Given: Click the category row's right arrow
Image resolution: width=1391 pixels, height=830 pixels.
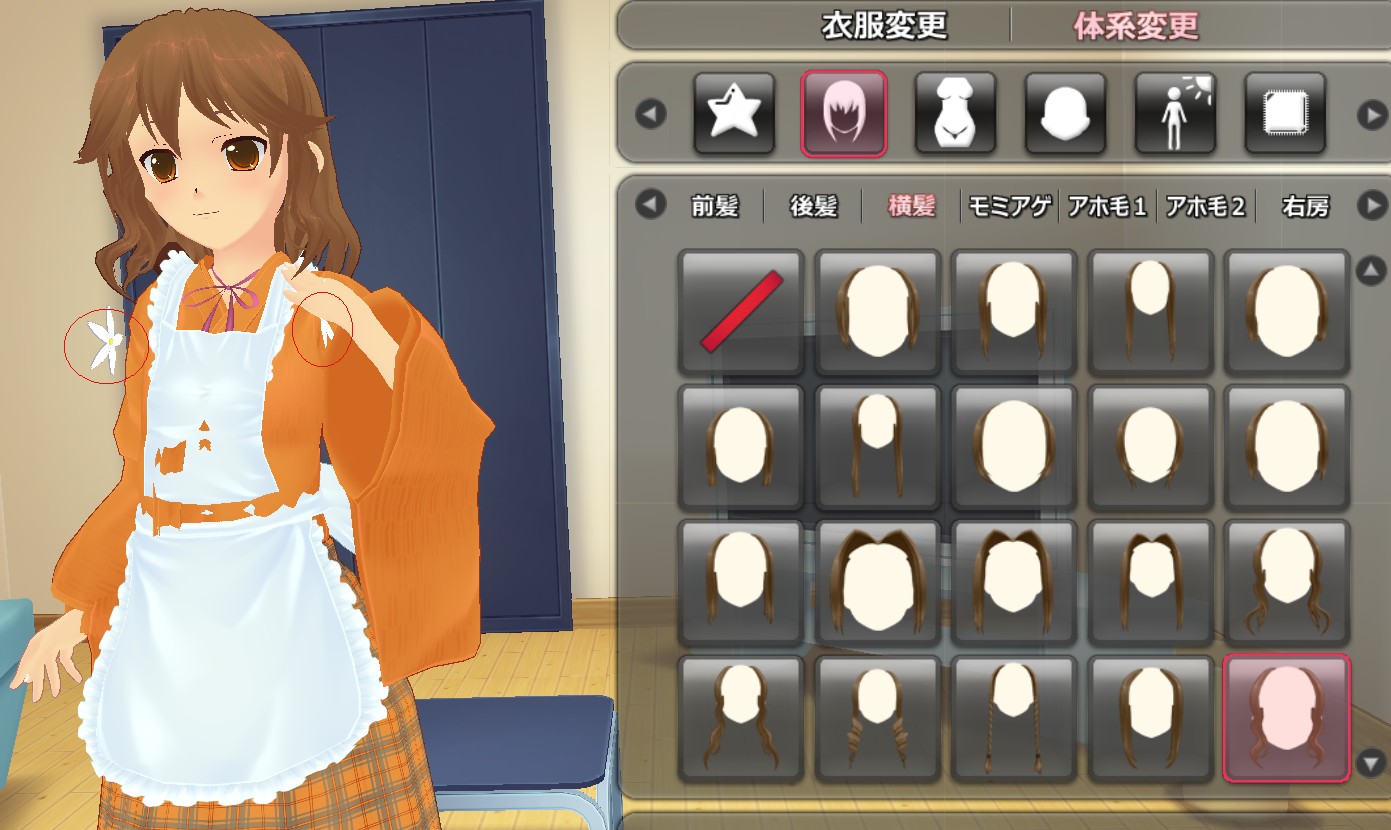Looking at the screenshot, I should click(x=1371, y=115).
